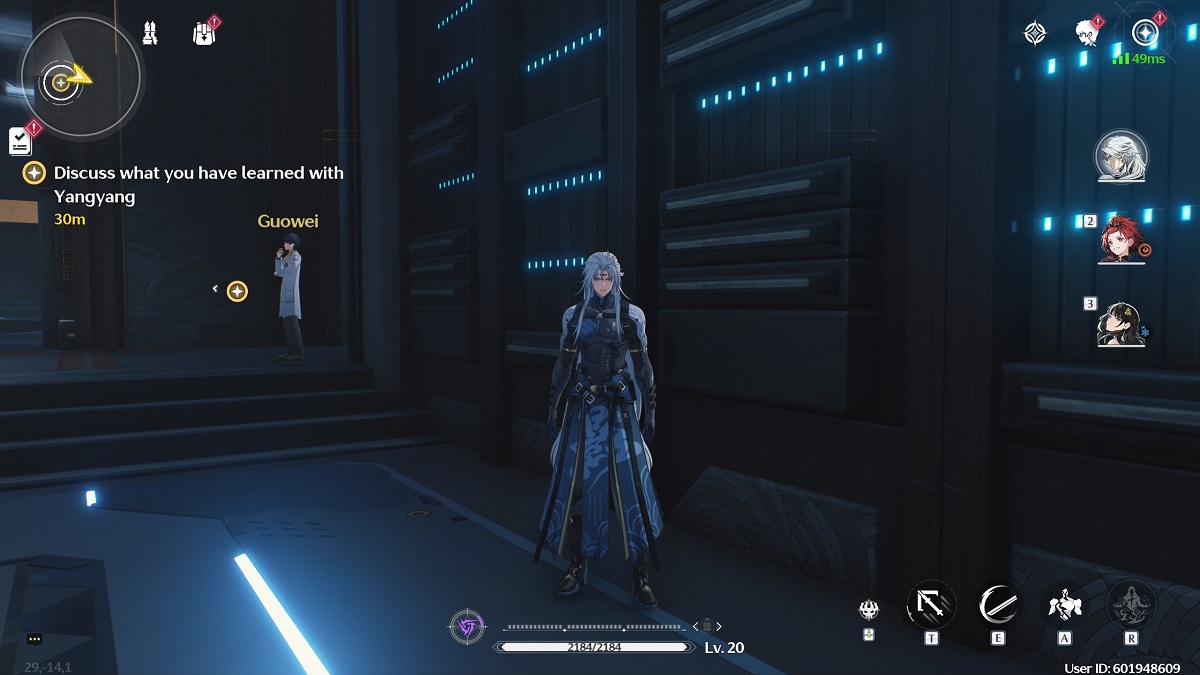Open the four-point diamond star icon
Image resolution: width=1200 pixels, height=675 pixels.
coord(1034,33)
